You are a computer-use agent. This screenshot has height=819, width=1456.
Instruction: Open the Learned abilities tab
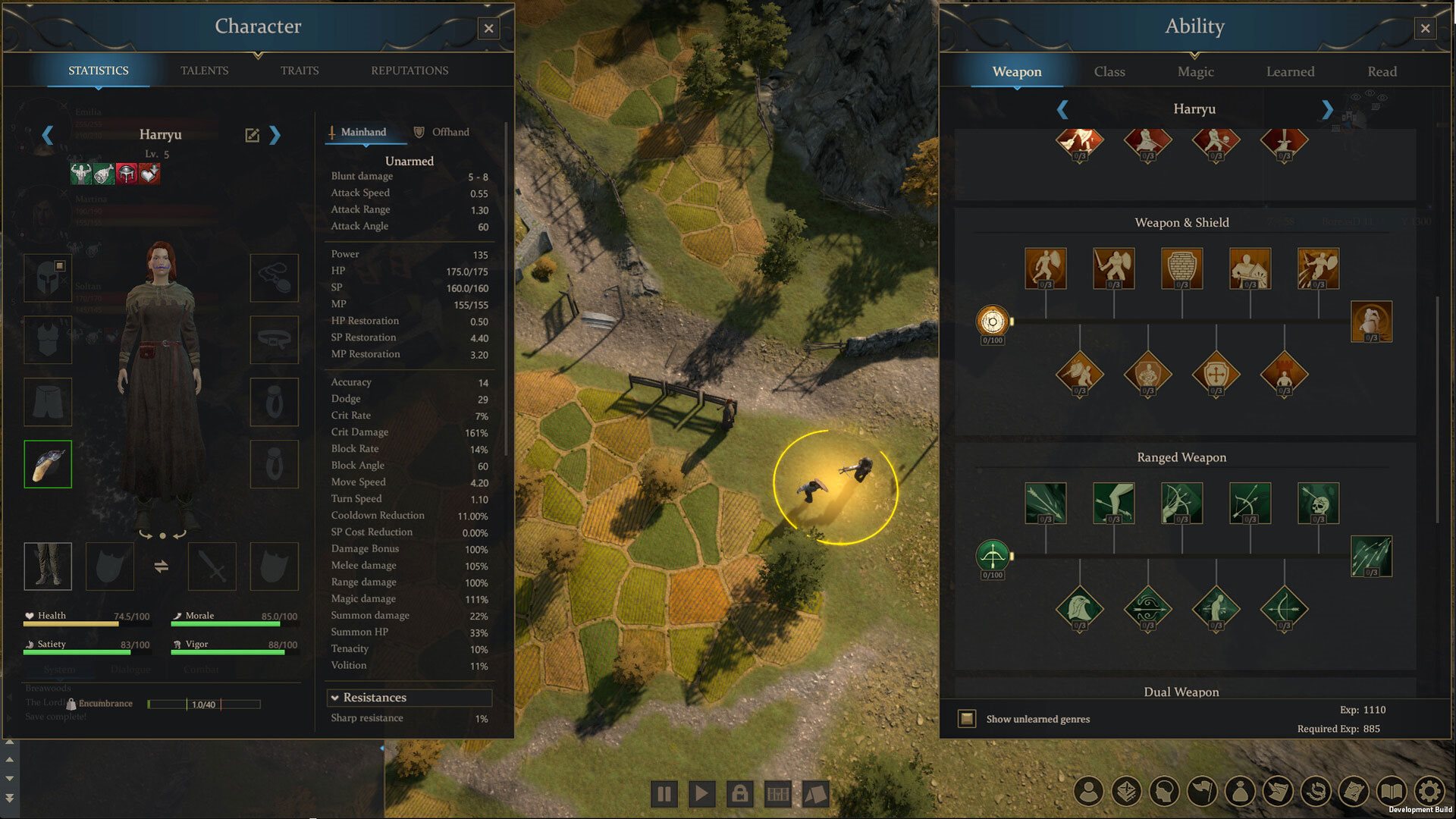[x=1290, y=71]
